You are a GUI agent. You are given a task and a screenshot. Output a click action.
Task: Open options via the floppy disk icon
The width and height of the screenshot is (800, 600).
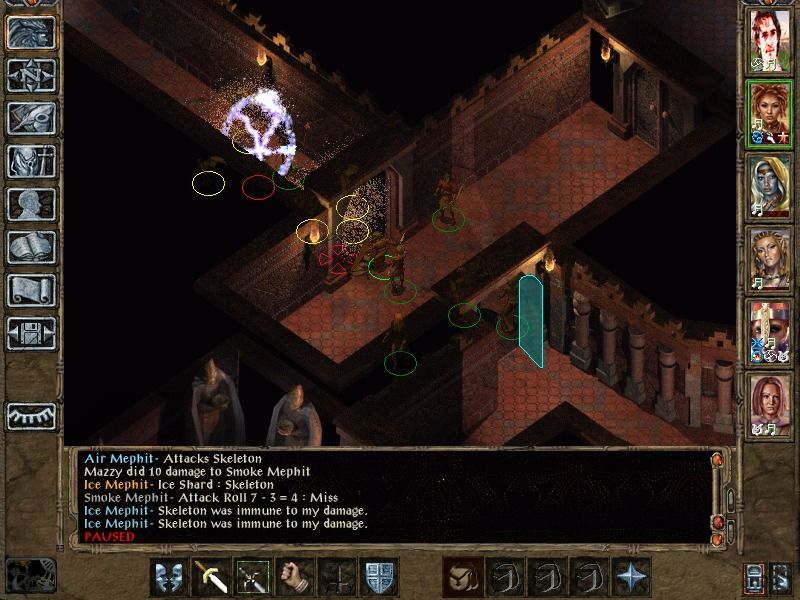(31, 333)
